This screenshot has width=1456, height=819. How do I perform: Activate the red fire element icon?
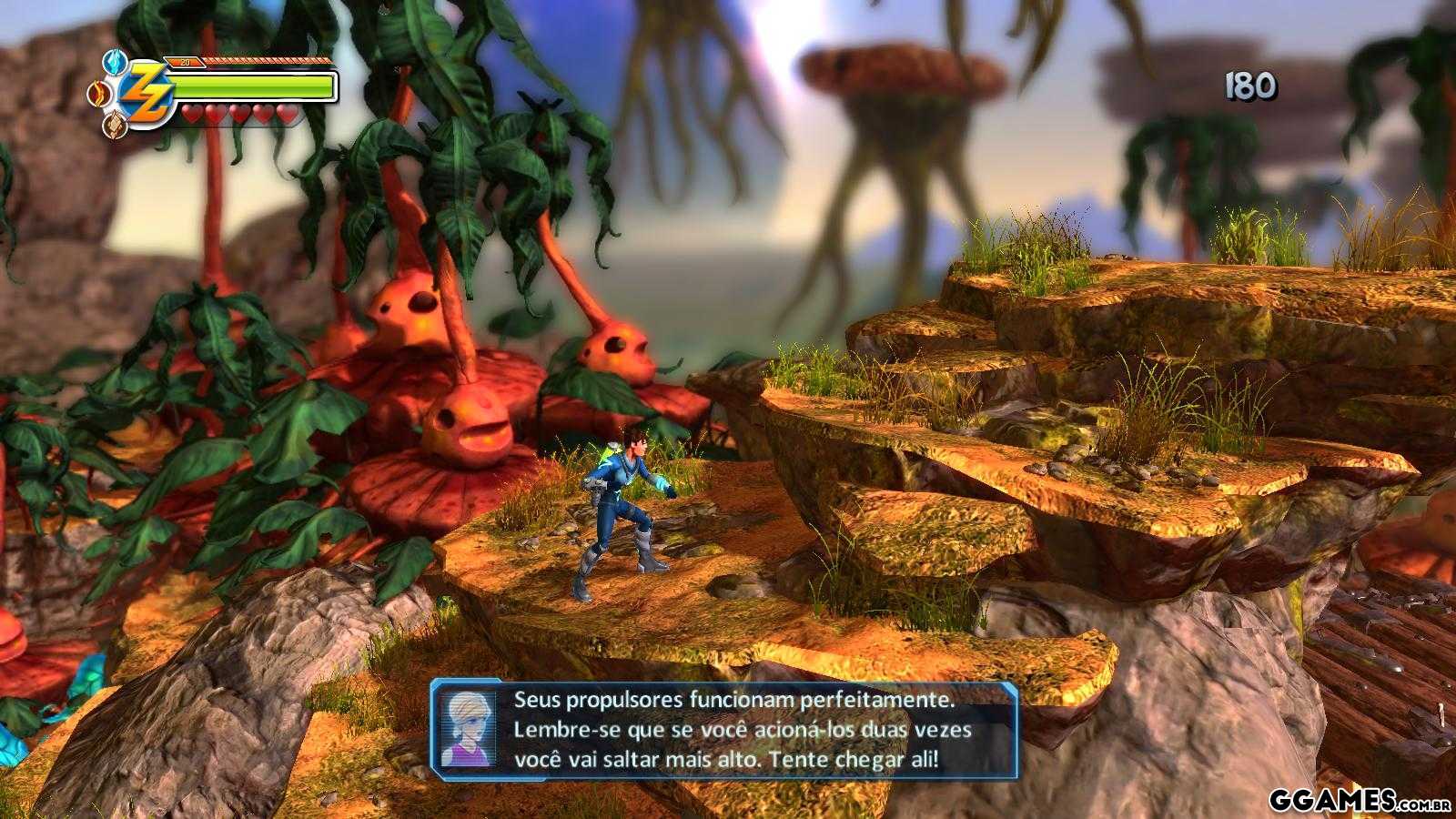pos(97,93)
